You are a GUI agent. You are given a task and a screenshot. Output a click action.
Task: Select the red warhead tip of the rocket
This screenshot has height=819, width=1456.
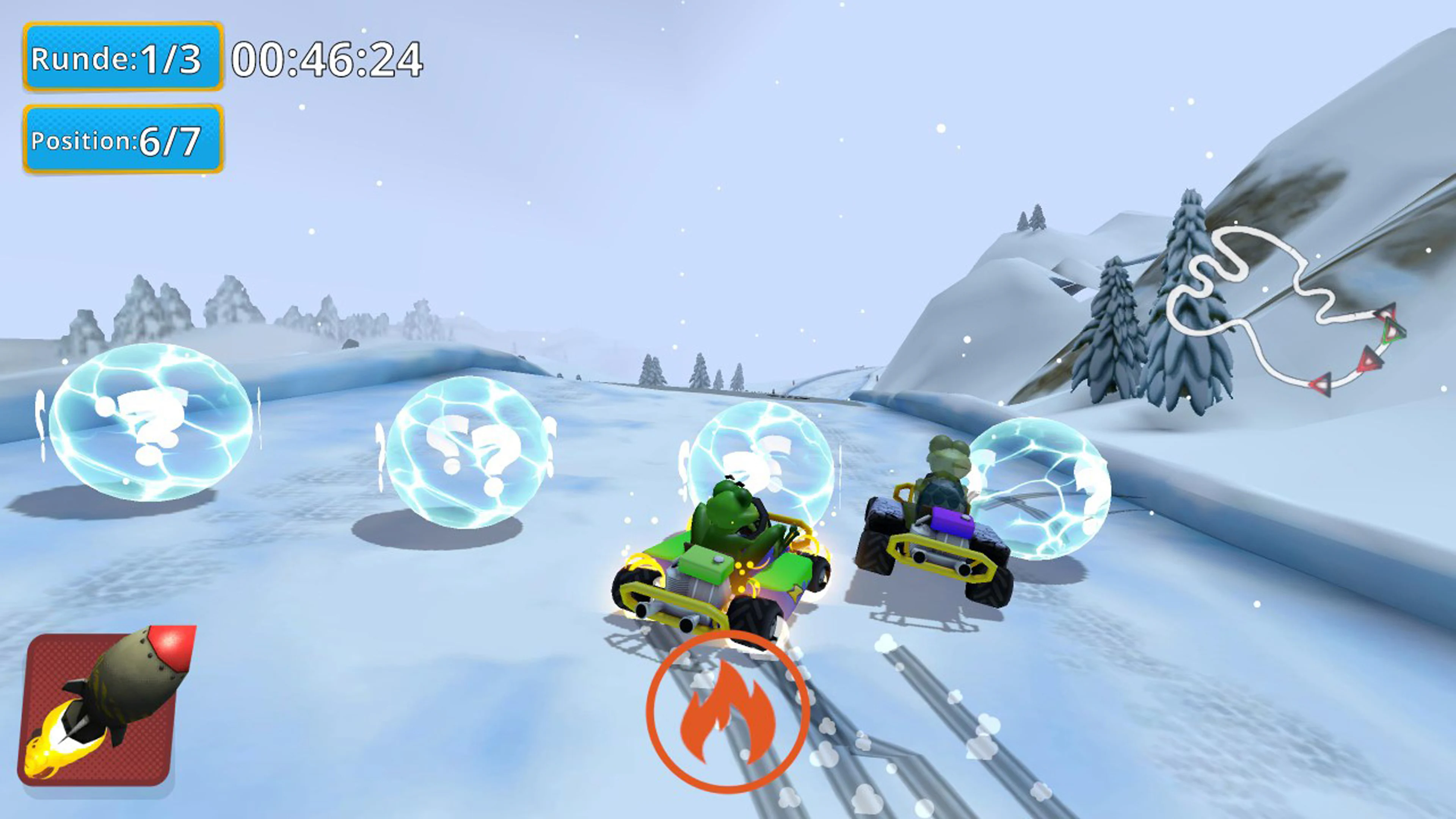pos(173,647)
